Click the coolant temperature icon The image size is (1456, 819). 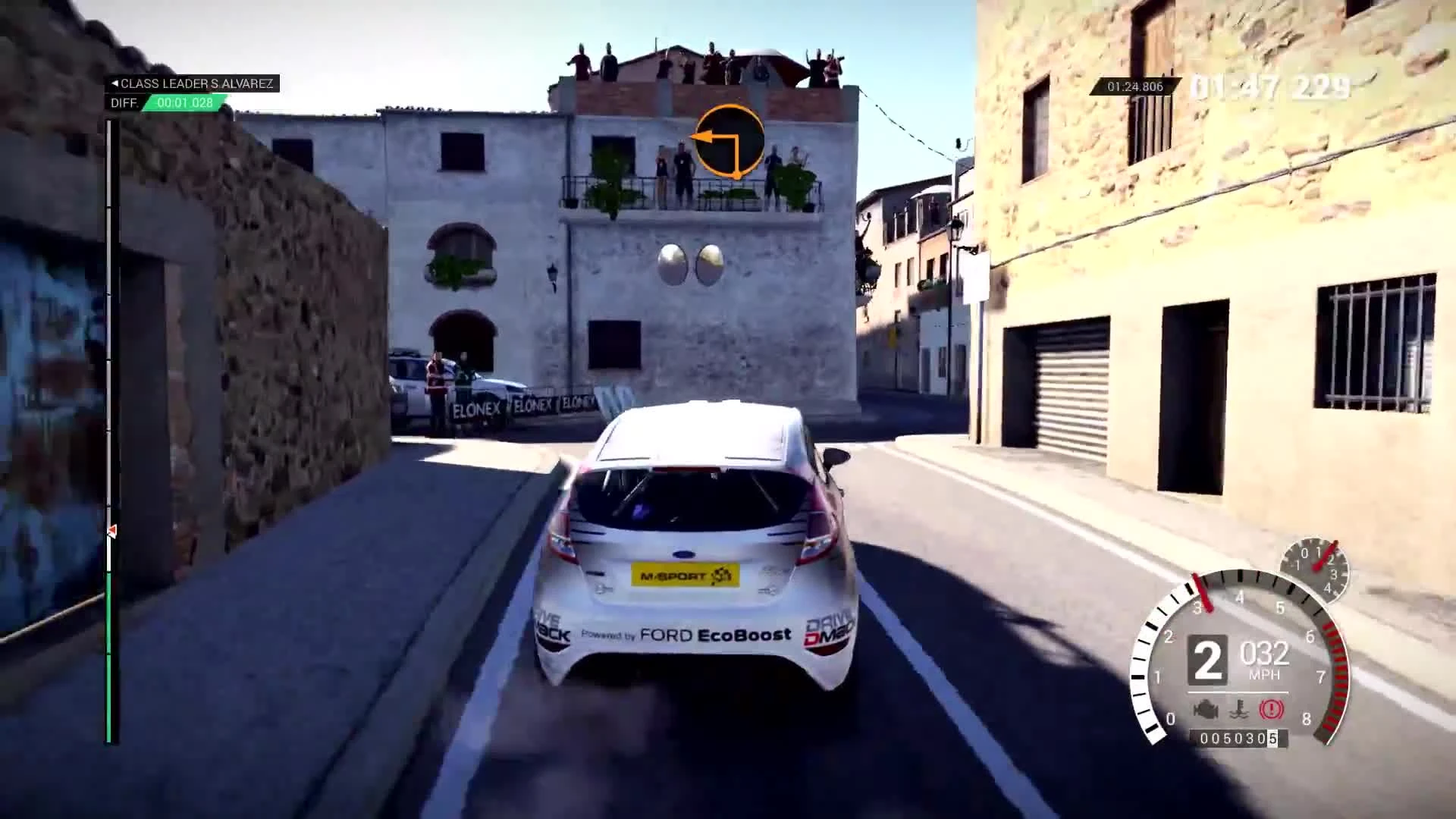pos(1238,709)
